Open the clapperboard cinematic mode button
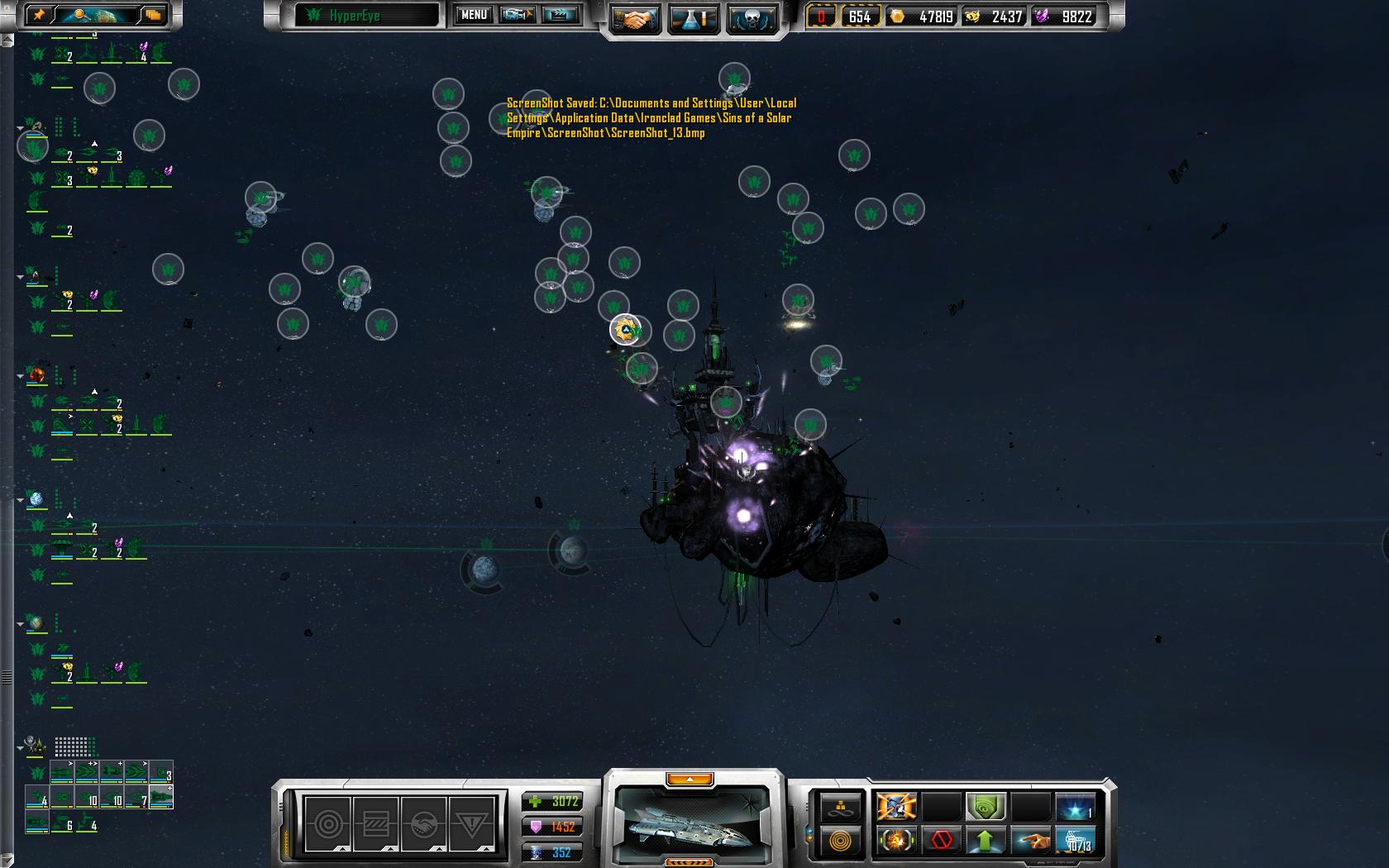 point(560,15)
